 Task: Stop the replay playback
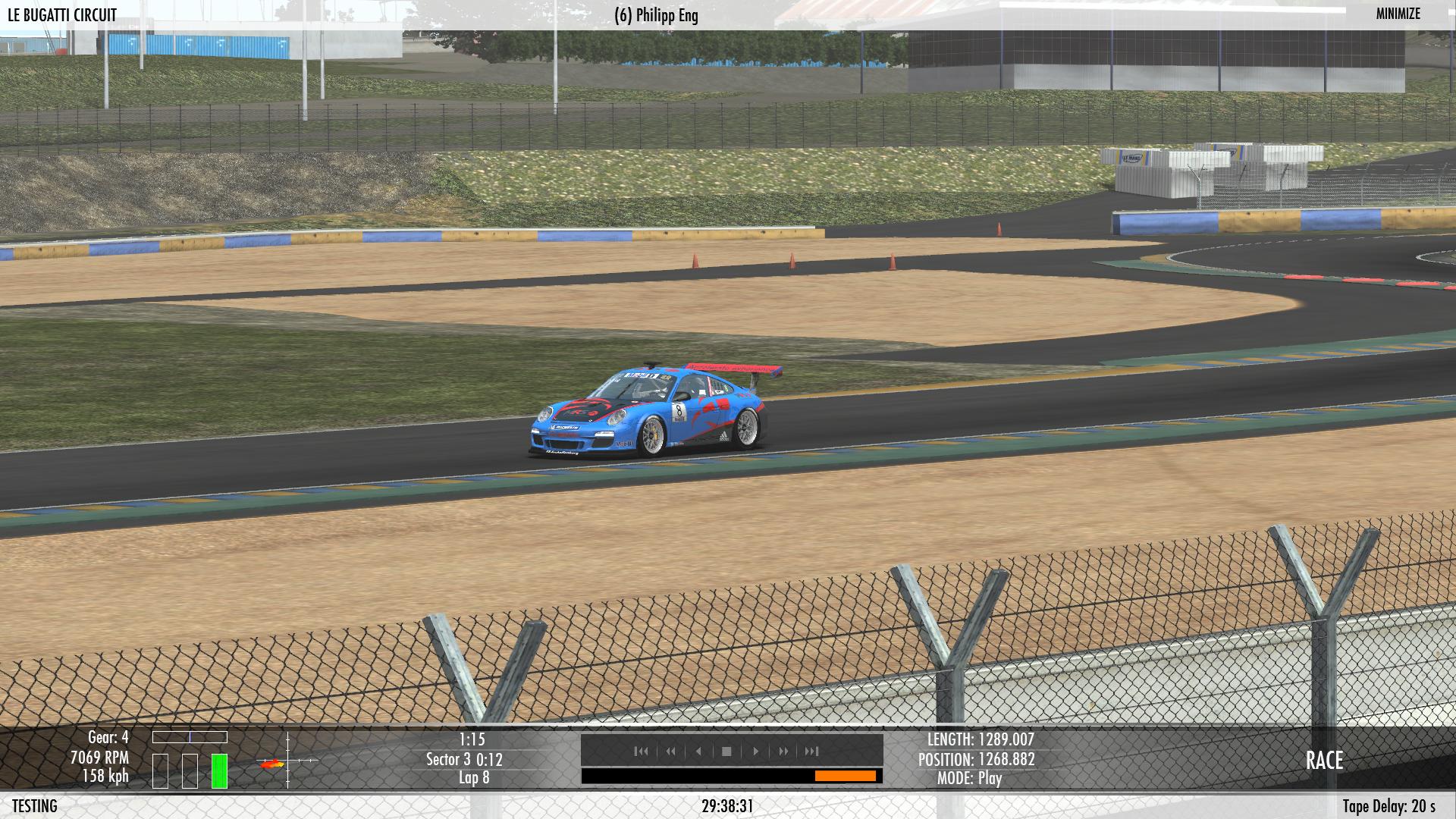click(x=726, y=752)
